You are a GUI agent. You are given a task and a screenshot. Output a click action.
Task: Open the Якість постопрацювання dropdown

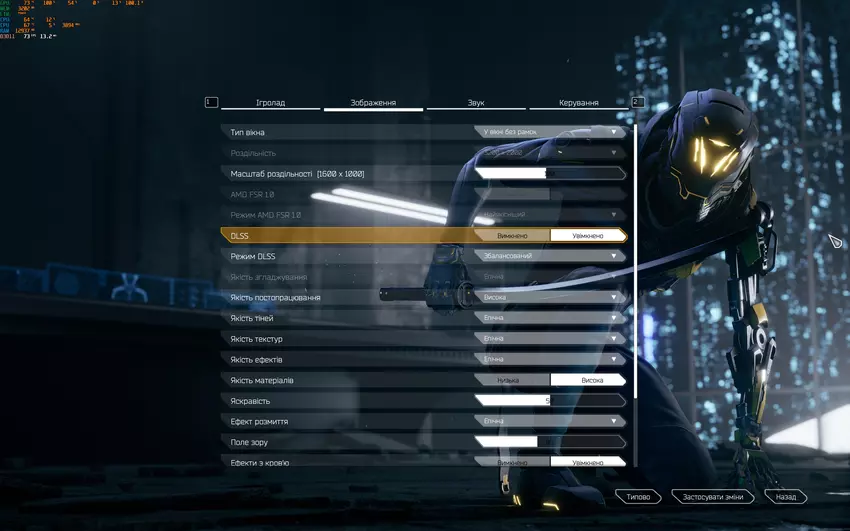550,297
